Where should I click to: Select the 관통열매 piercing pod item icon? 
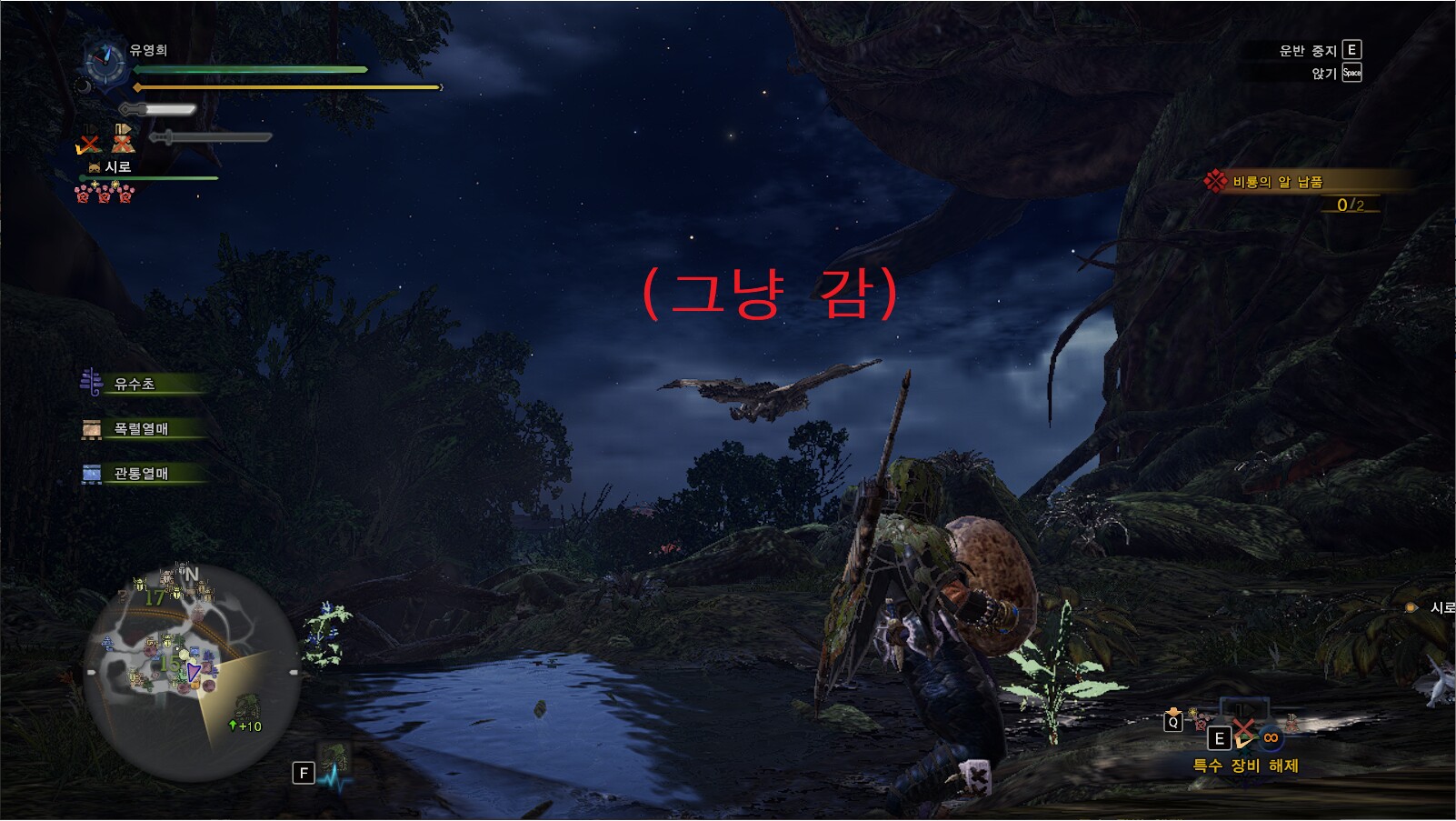point(91,473)
